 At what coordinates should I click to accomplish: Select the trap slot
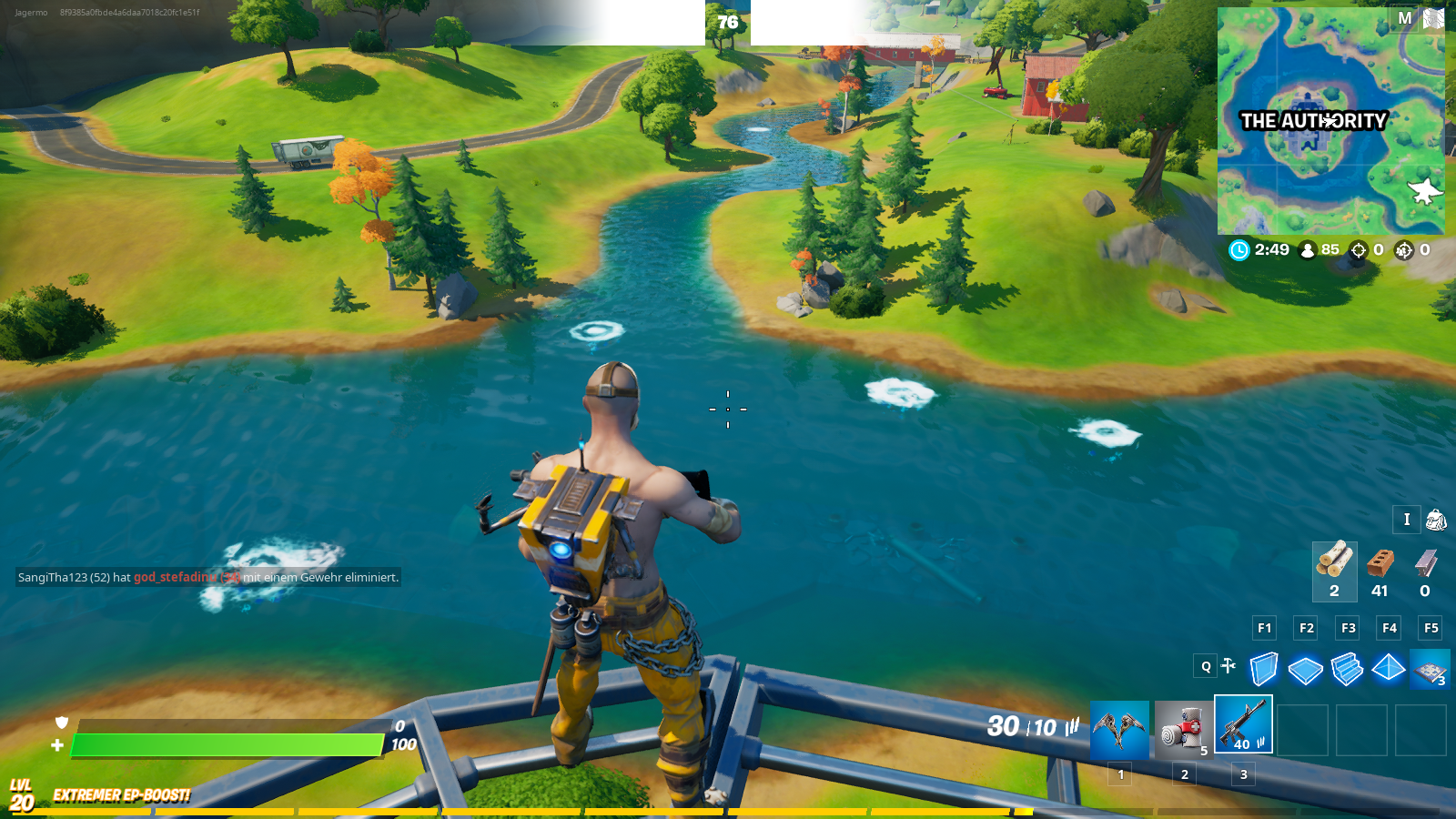(x=1430, y=670)
